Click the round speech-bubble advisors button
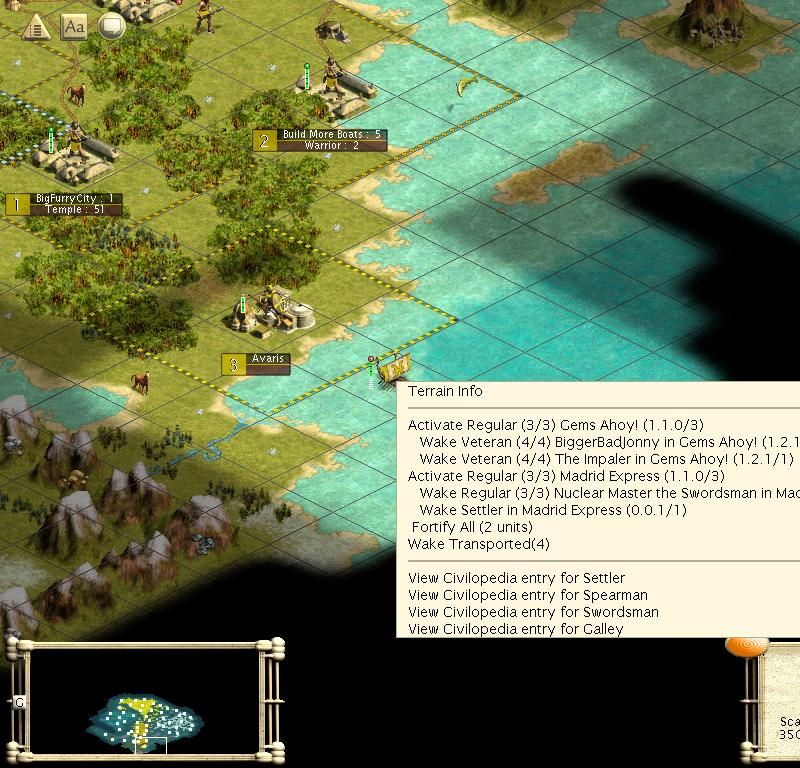Screen dimensions: 800x768 click(110, 27)
